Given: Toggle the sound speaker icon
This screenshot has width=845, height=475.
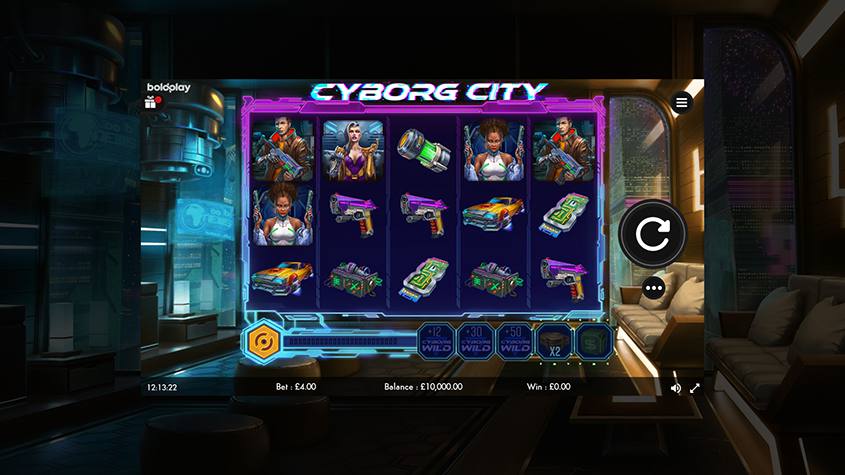Looking at the screenshot, I should pos(676,388).
